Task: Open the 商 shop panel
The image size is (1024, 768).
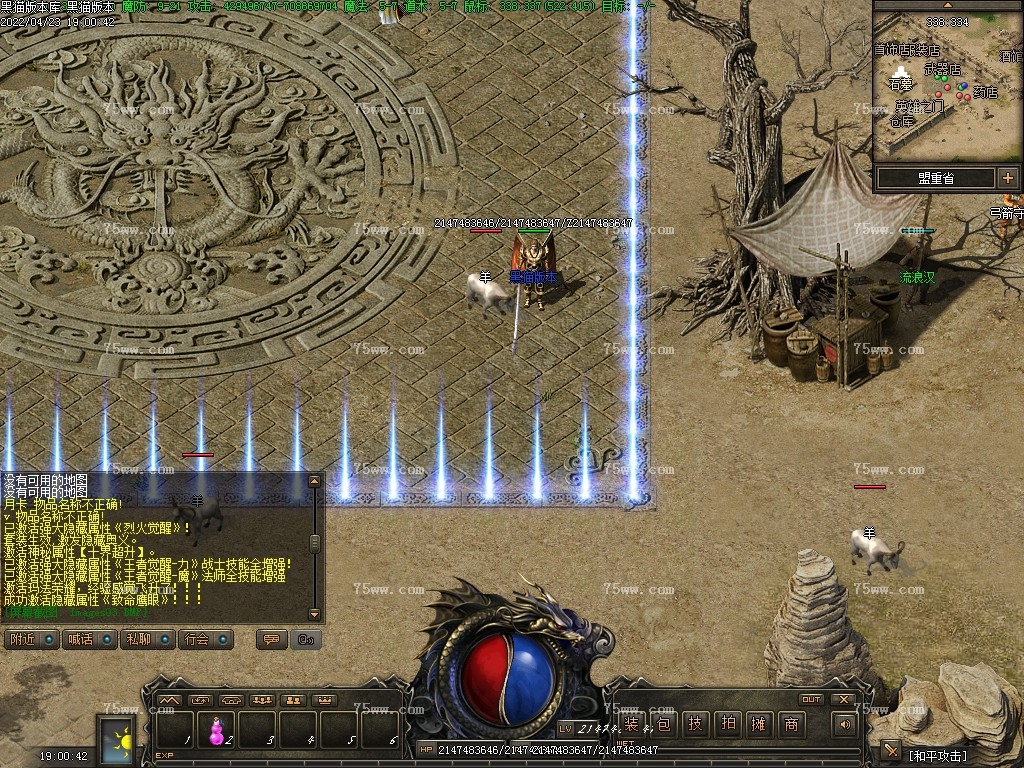Action: pos(791,725)
